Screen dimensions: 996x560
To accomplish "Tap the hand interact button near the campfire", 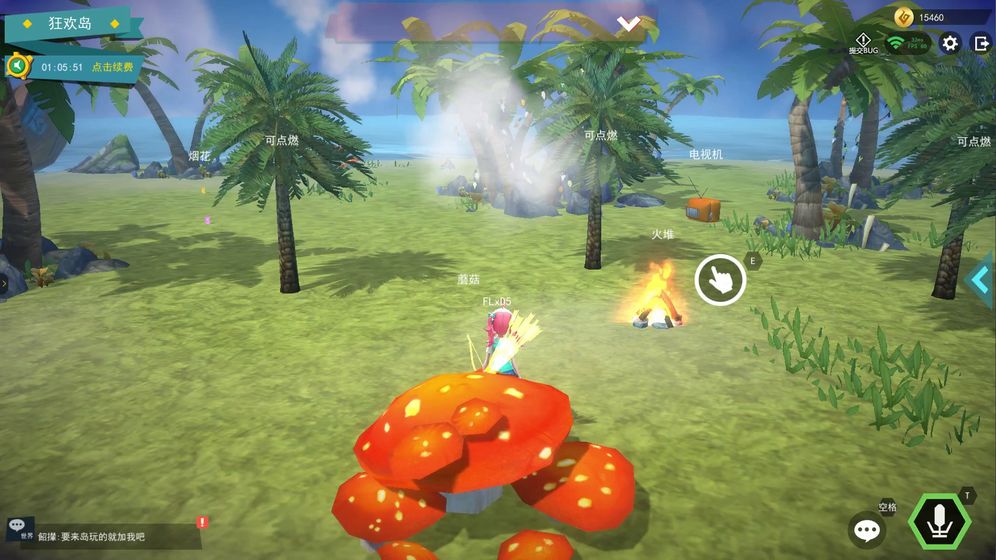I will [x=720, y=279].
